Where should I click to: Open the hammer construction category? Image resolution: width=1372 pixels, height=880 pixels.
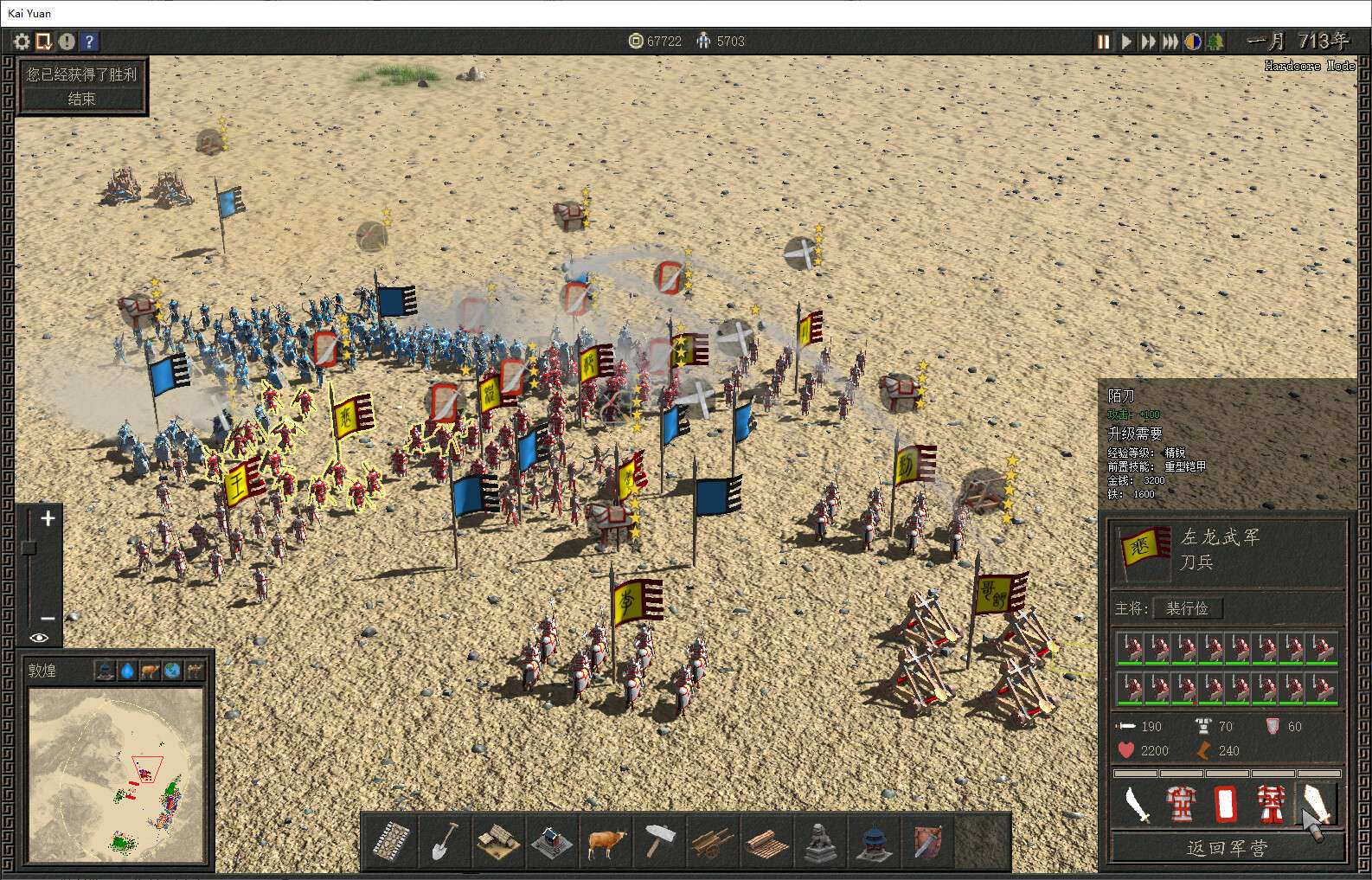pos(659,840)
